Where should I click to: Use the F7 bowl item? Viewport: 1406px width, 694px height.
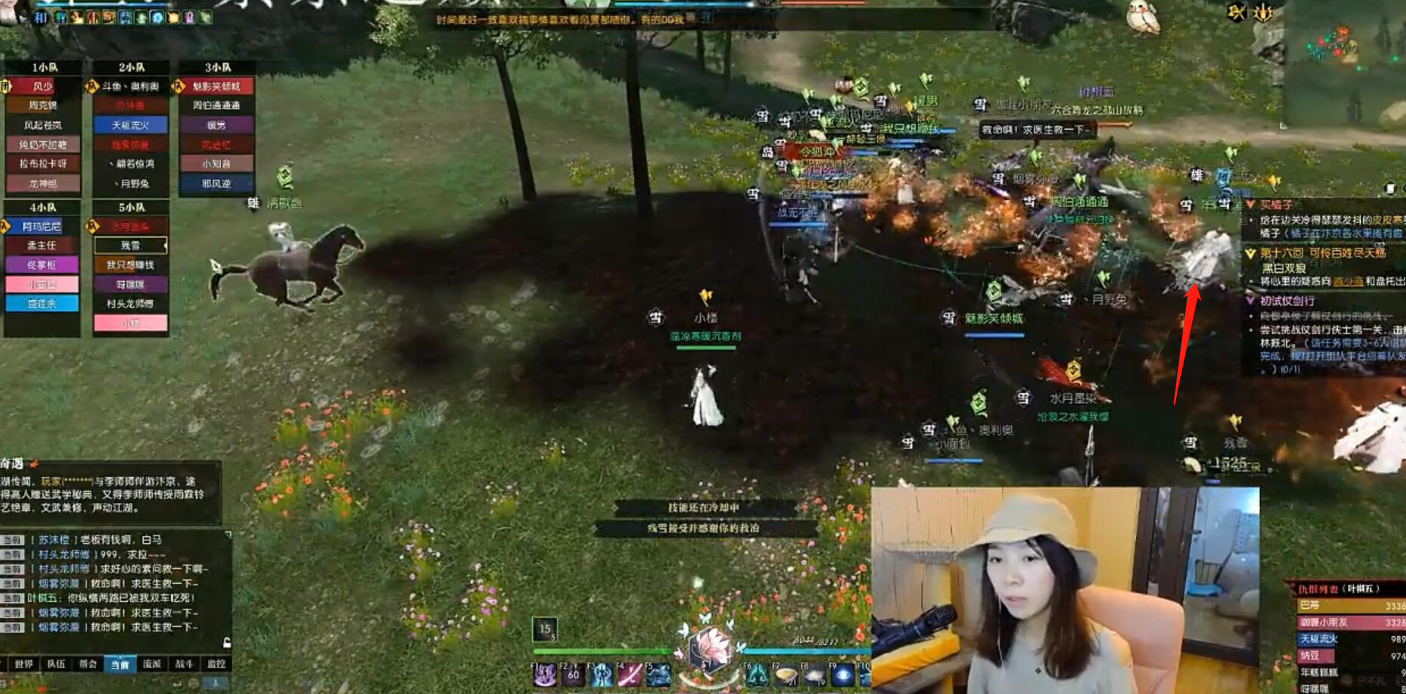coord(787,675)
